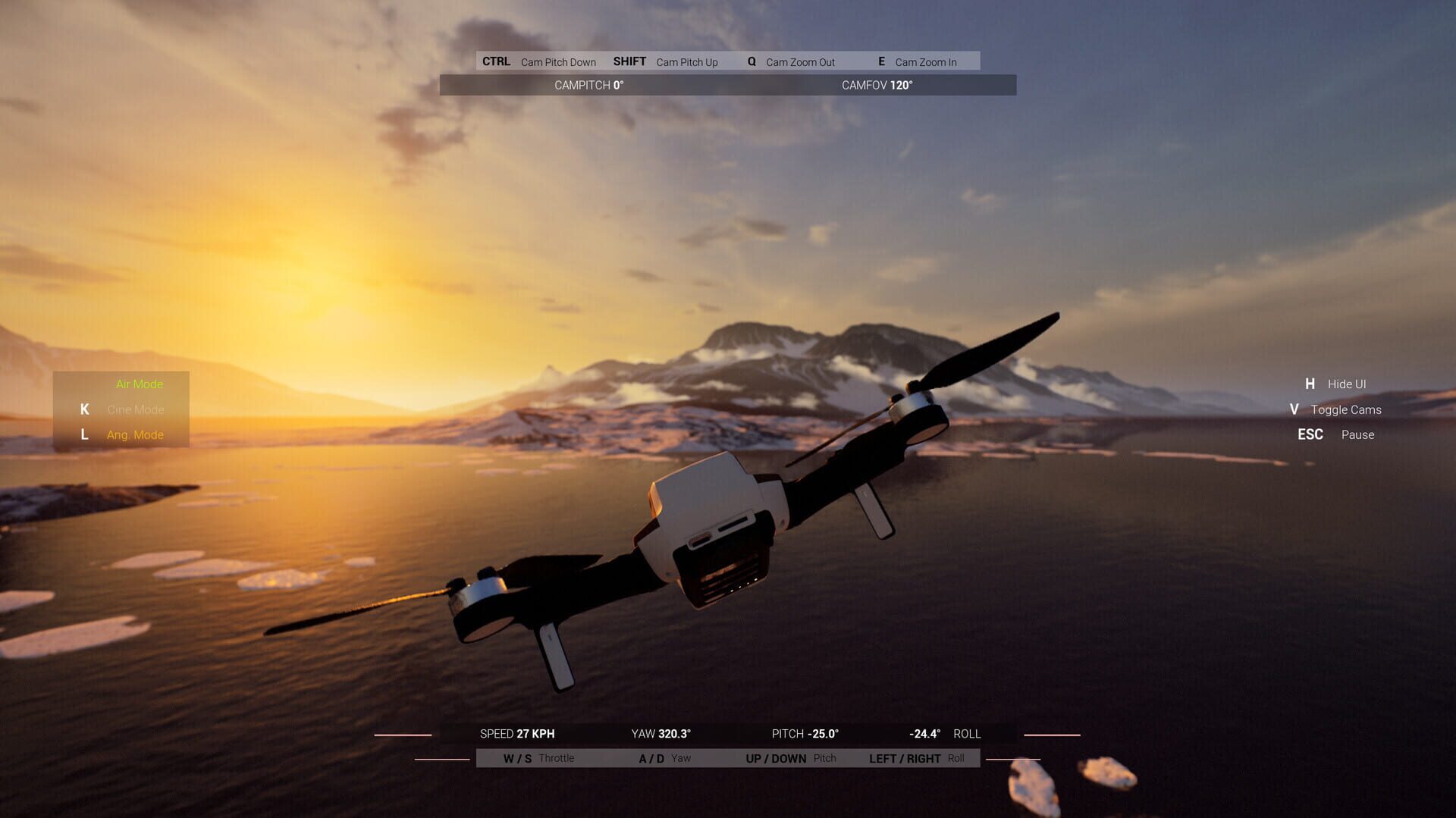Enable Air Mode
The image size is (1456, 818).
(x=139, y=384)
